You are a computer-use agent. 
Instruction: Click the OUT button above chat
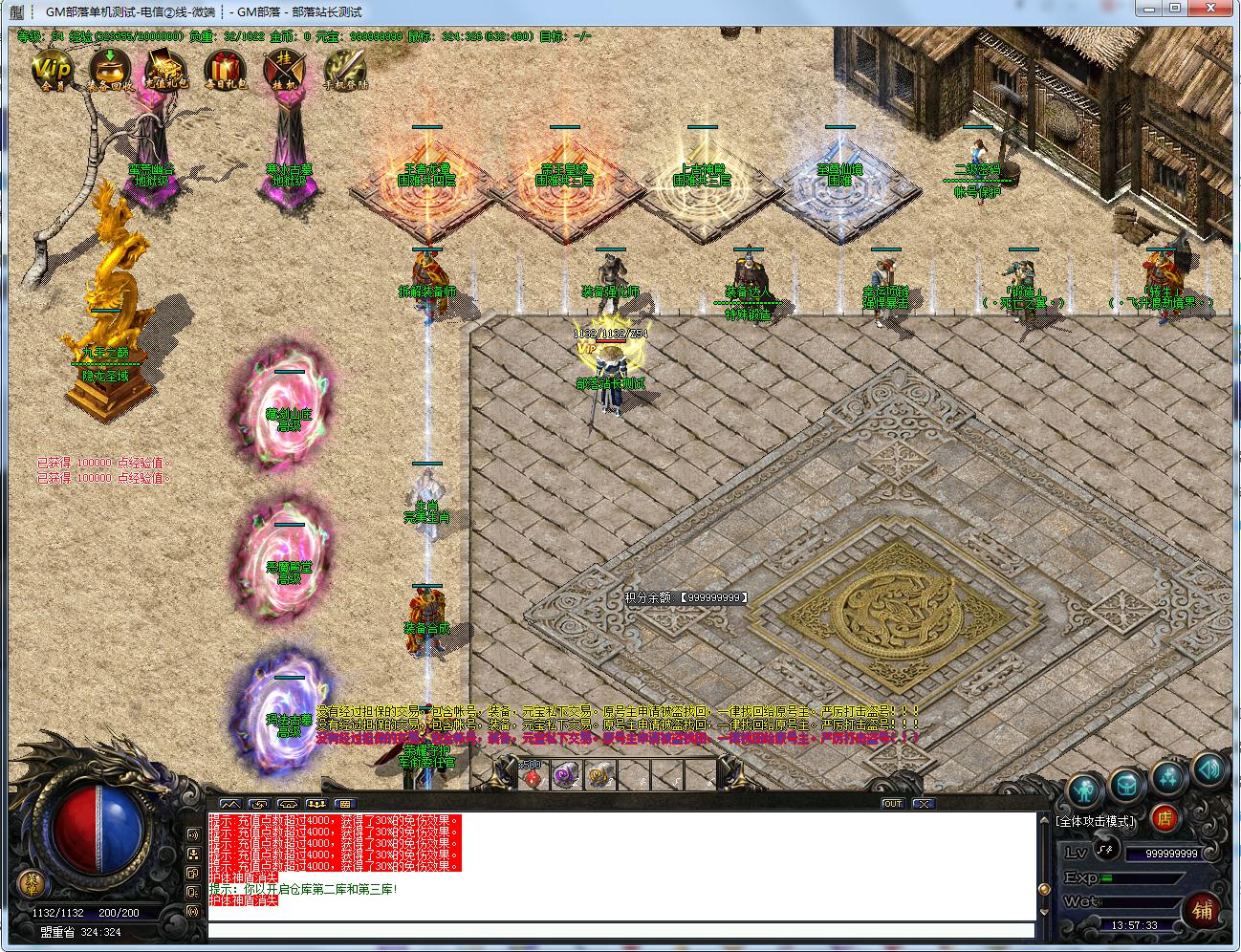pos(892,804)
